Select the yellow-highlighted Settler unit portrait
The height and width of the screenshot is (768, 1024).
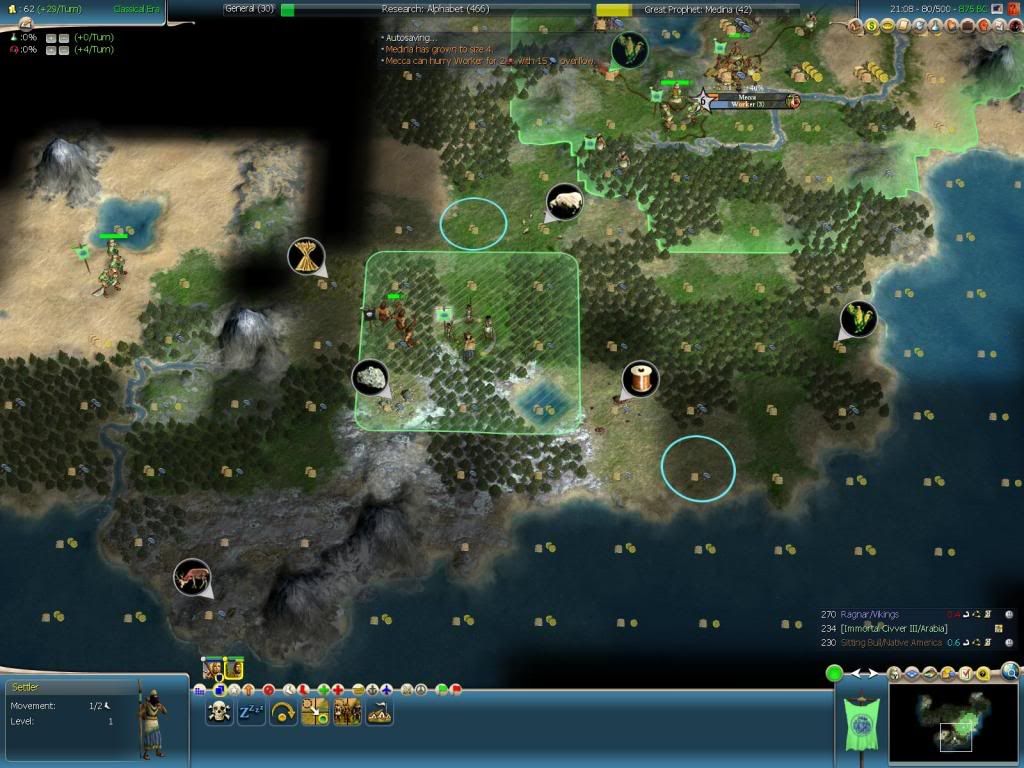point(234,668)
